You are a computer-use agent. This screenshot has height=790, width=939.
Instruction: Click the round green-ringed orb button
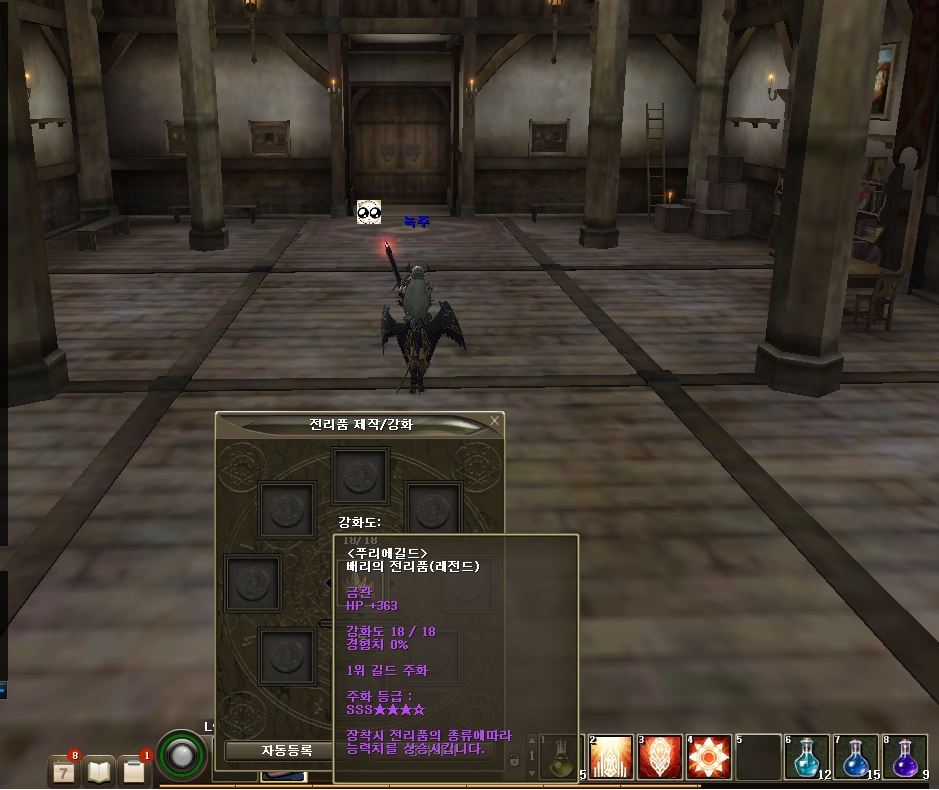181,757
